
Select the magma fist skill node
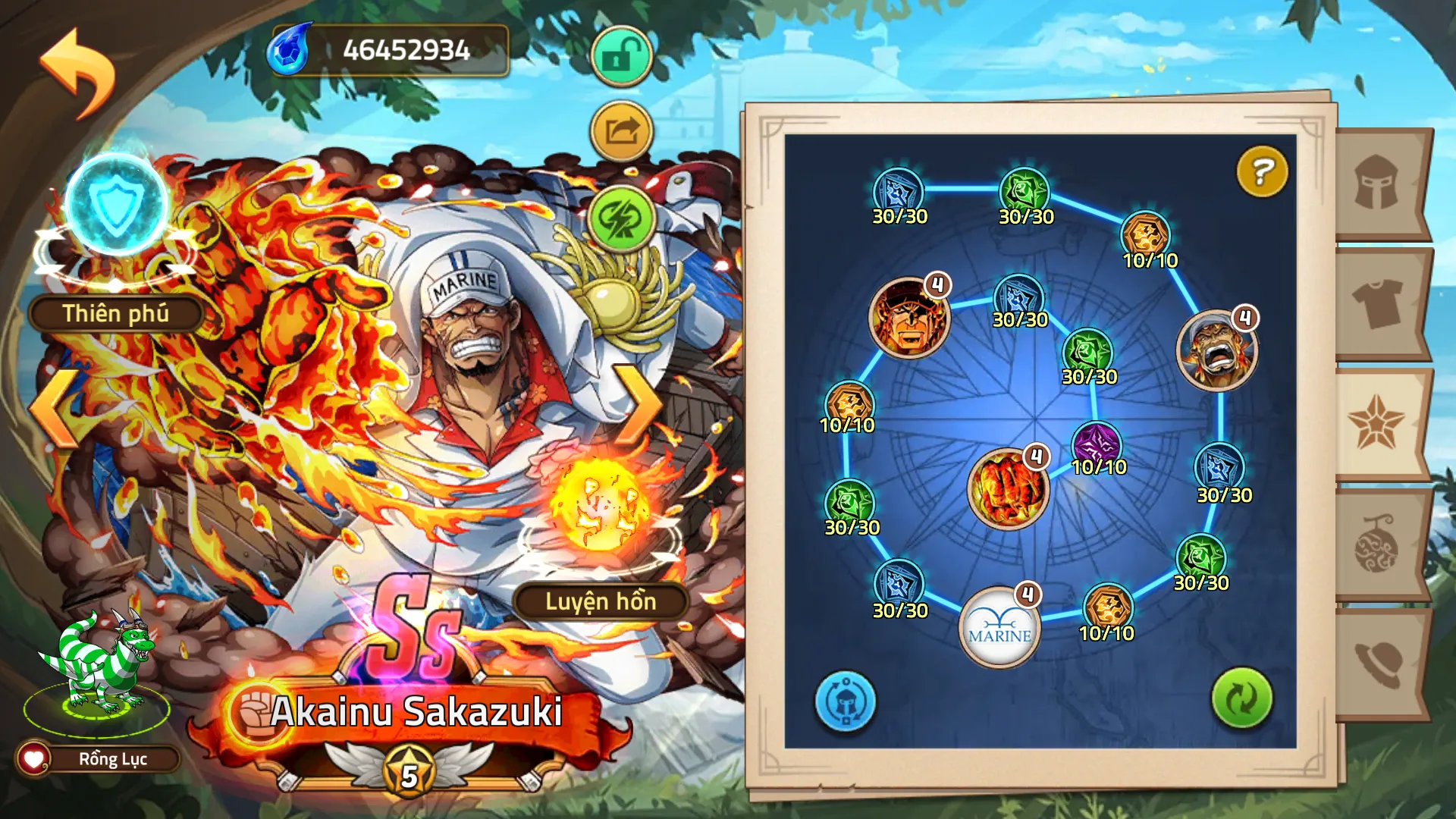tap(1007, 489)
